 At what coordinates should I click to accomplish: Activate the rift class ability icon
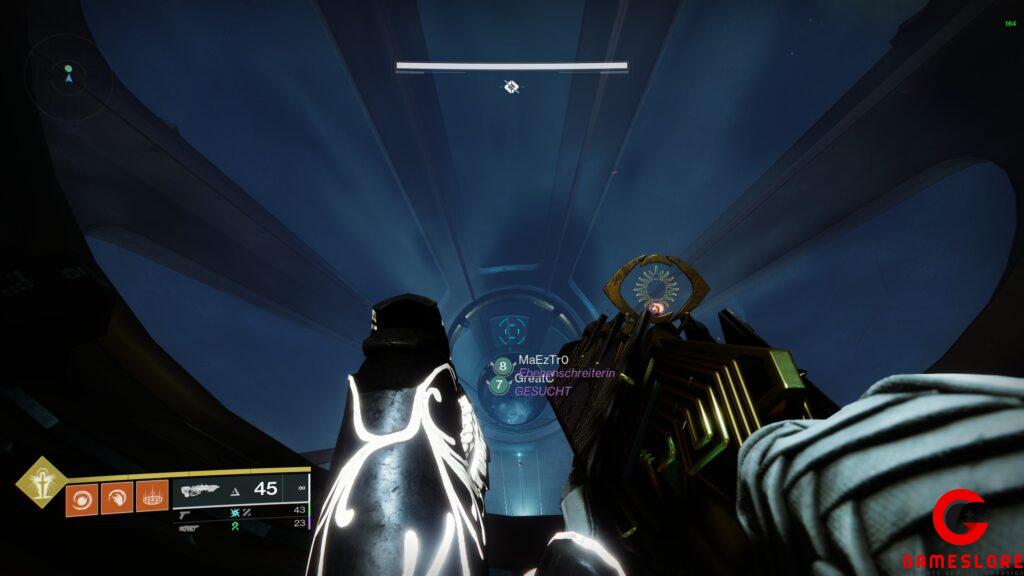152,497
